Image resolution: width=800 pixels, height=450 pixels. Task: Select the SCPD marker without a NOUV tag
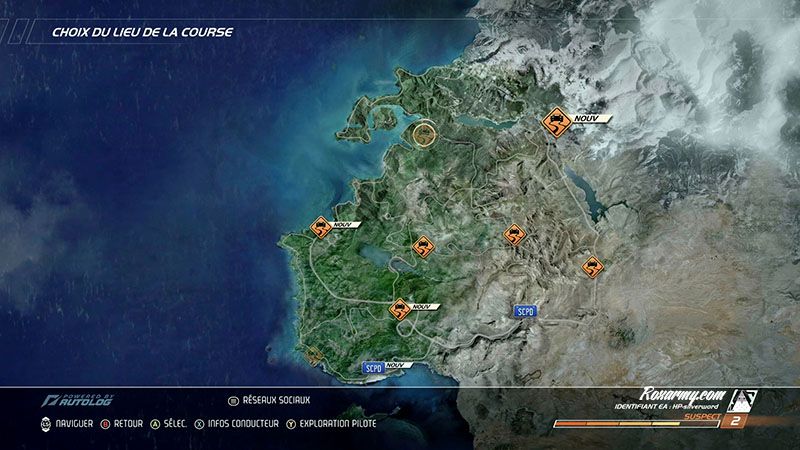pyautogui.click(x=525, y=312)
